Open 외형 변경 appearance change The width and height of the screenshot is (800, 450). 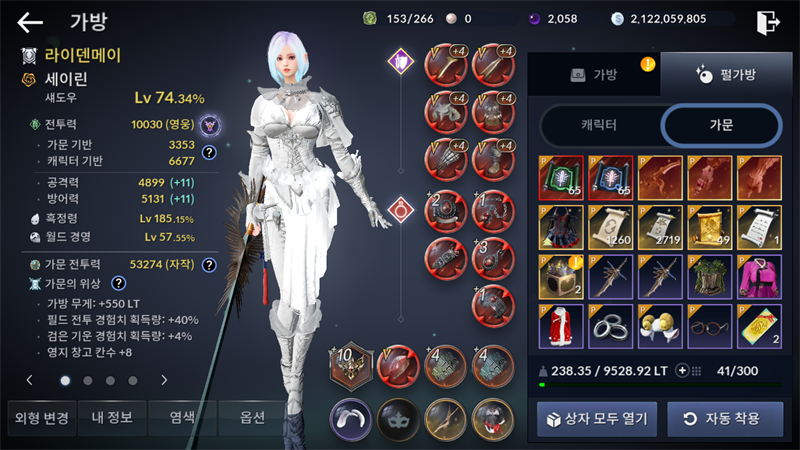pos(38,418)
